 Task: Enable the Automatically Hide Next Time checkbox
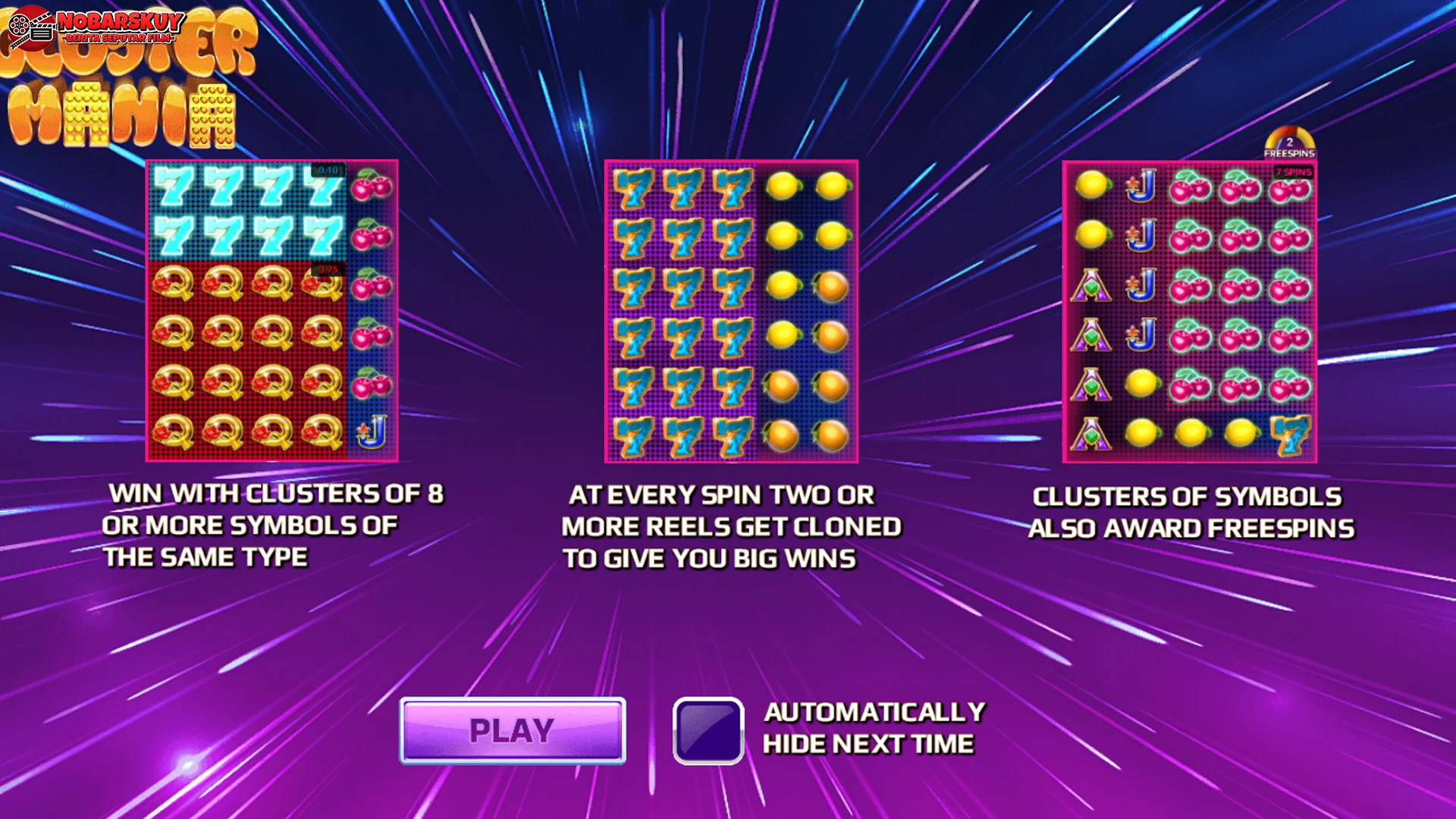coord(707,730)
